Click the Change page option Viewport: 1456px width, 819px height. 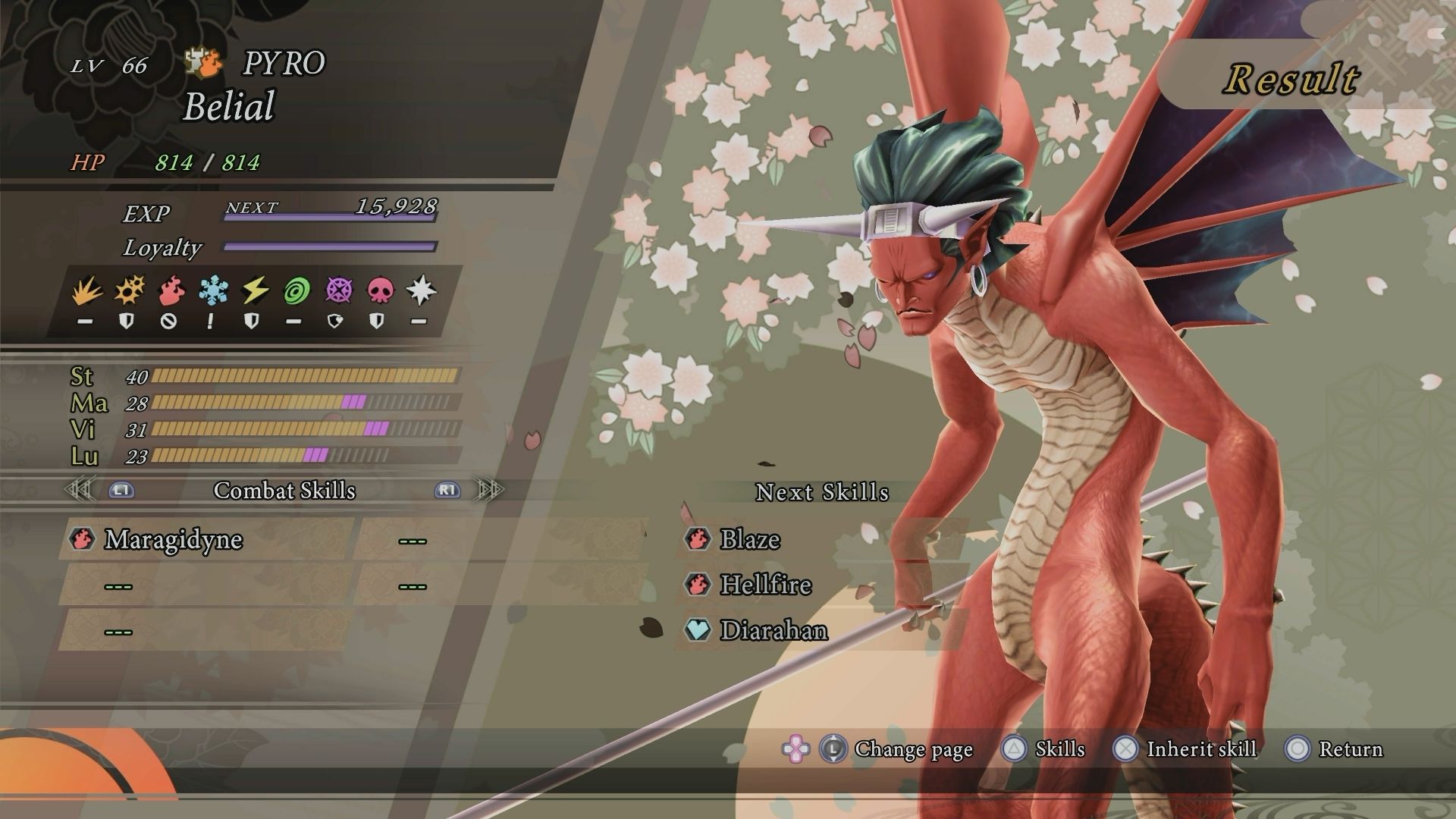coord(912,749)
